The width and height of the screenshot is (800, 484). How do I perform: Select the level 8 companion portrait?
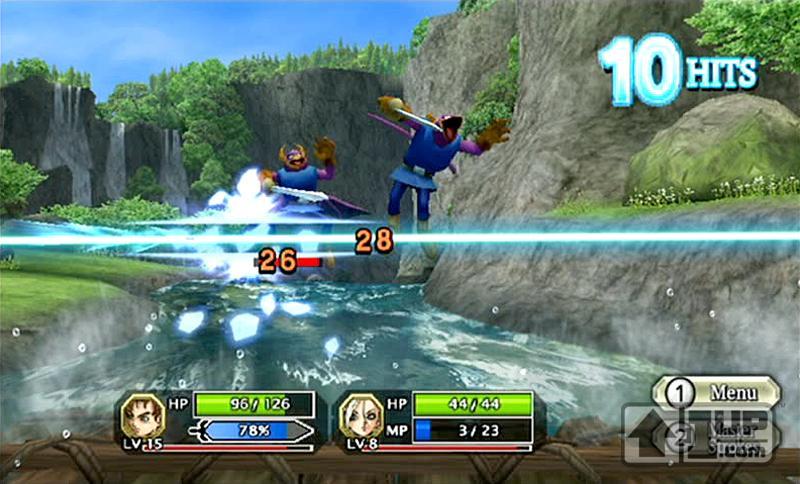click(x=360, y=414)
